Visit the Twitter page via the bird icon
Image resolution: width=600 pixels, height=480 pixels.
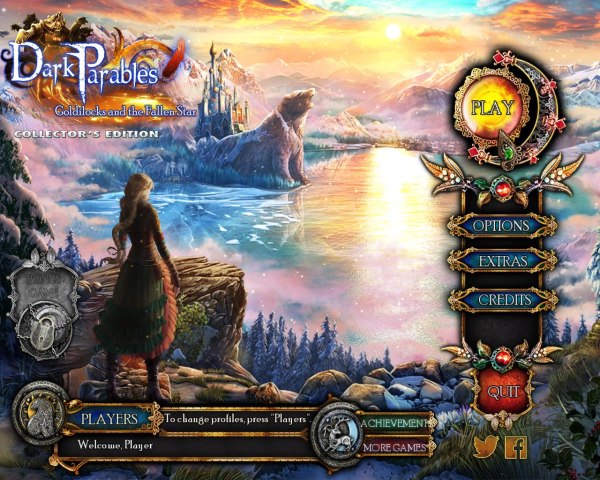(485, 447)
